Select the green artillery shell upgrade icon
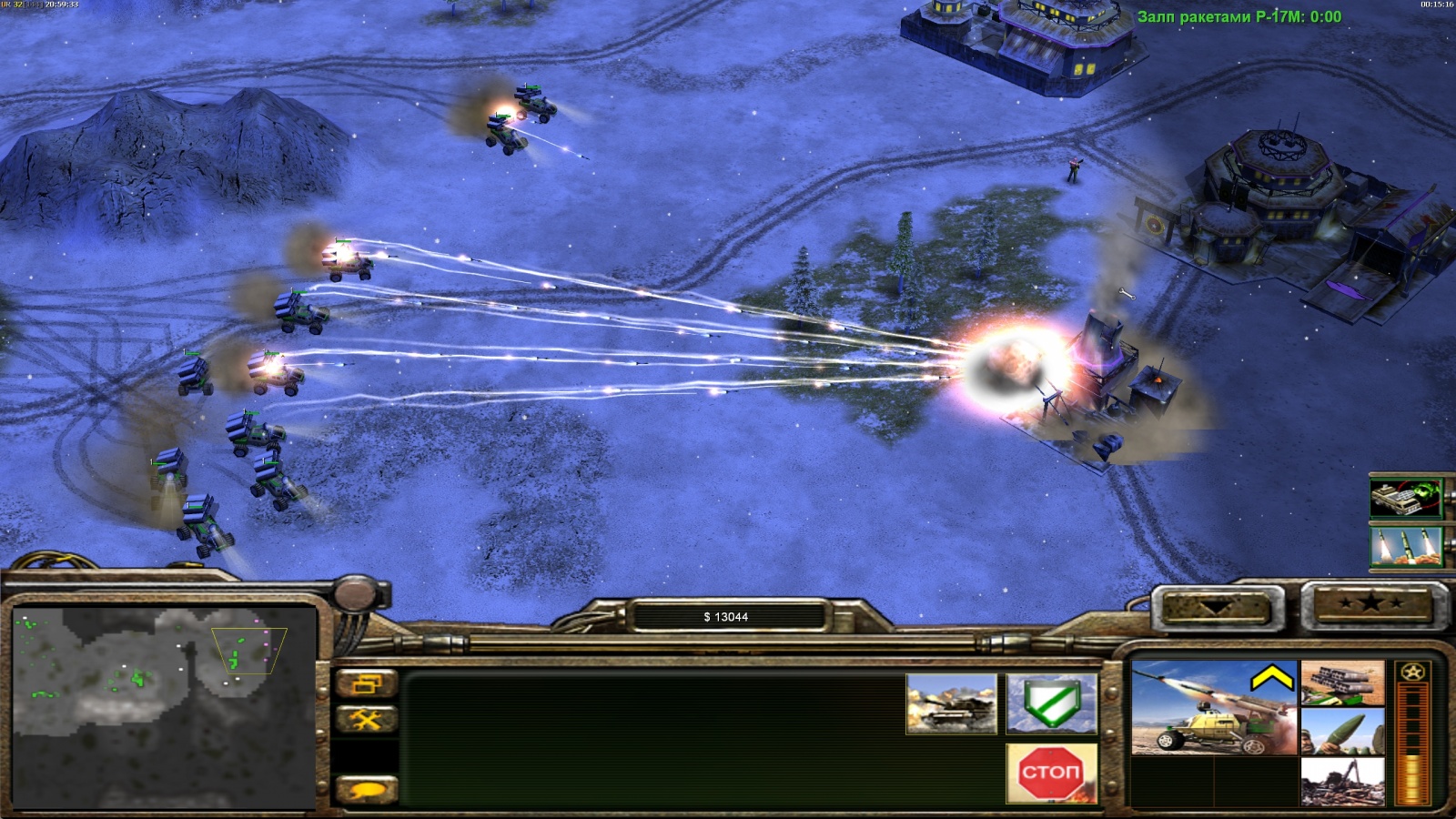1456x819 pixels. click(x=1342, y=732)
